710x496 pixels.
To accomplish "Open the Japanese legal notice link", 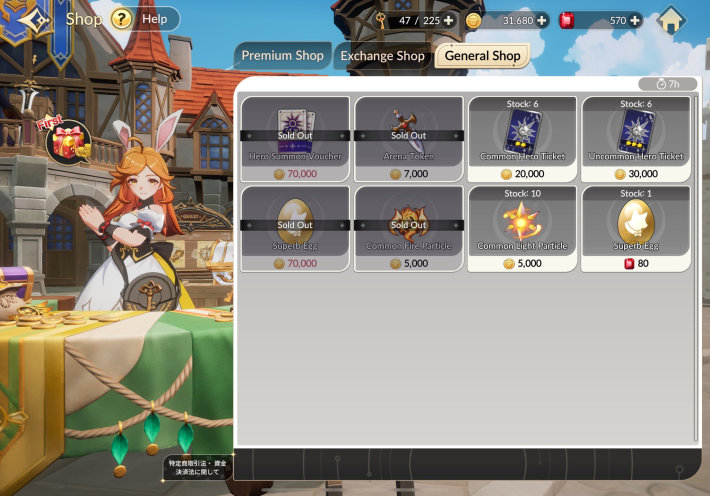I will click(196, 466).
